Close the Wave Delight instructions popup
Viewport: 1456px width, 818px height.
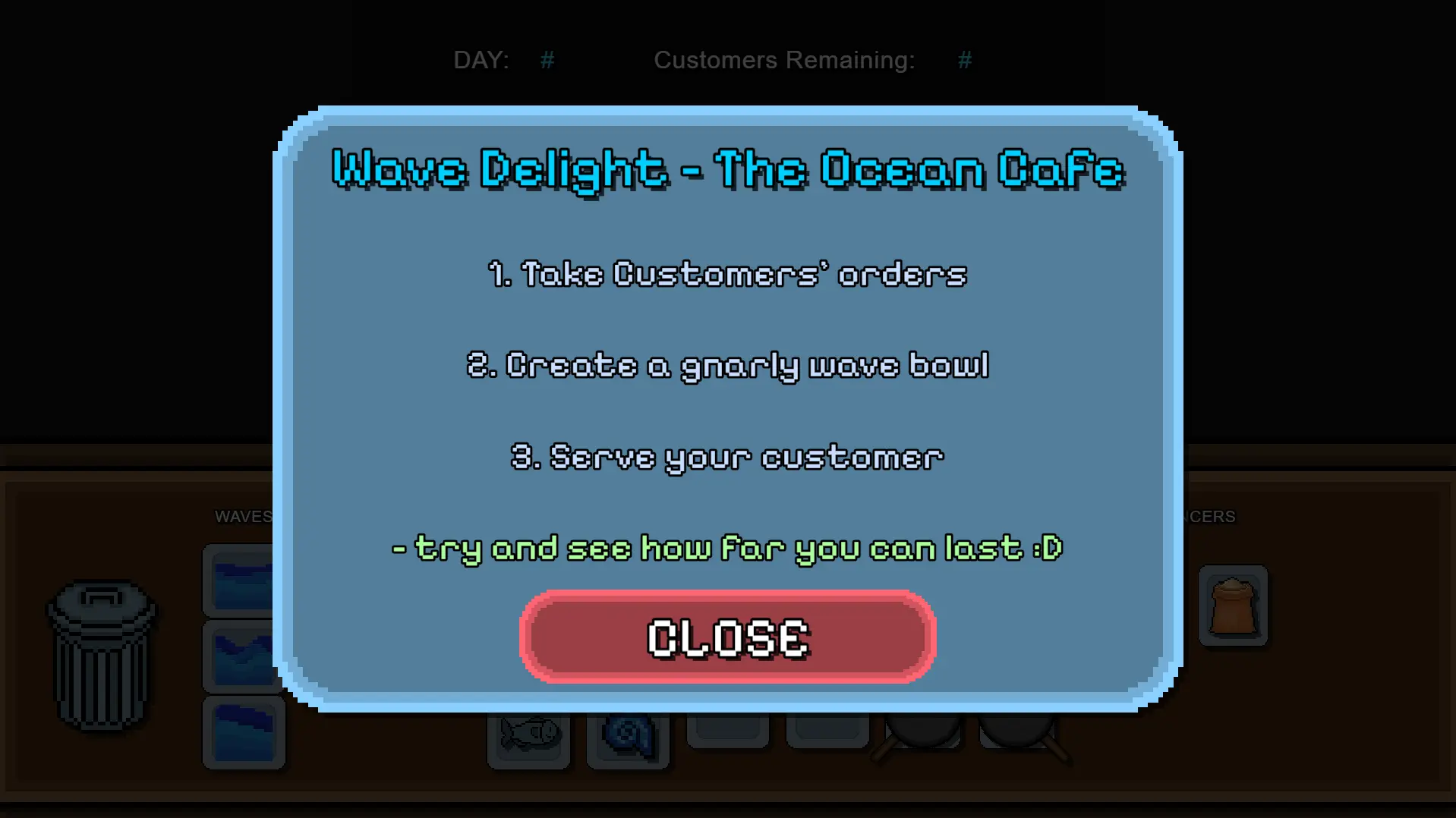pos(727,637)
